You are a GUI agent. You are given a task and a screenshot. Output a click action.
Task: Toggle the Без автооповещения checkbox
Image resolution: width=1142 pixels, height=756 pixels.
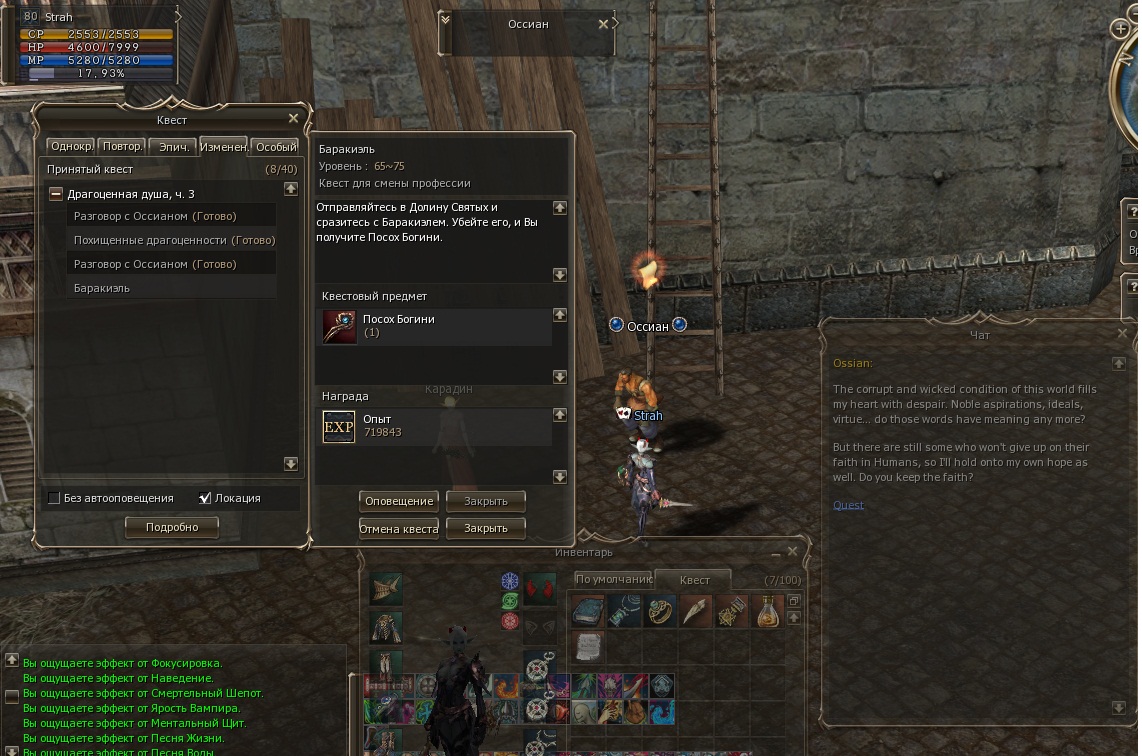point(53,498)
